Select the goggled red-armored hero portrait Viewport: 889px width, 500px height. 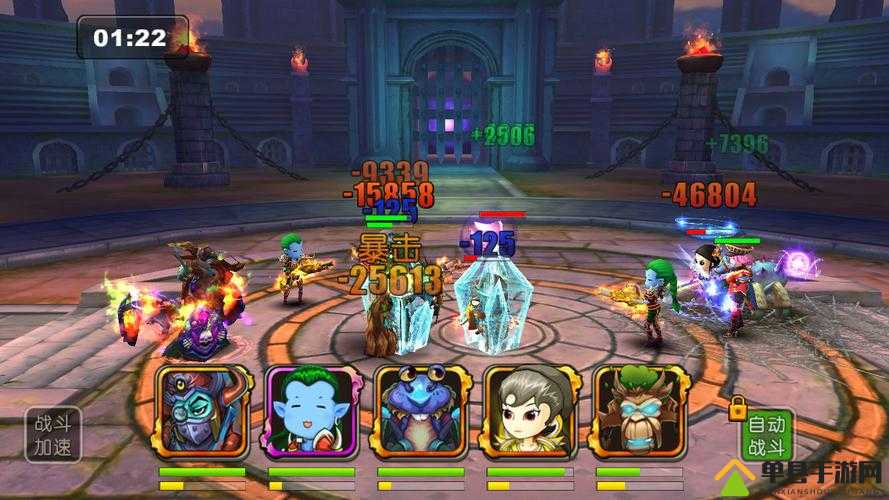pos(201,411)
